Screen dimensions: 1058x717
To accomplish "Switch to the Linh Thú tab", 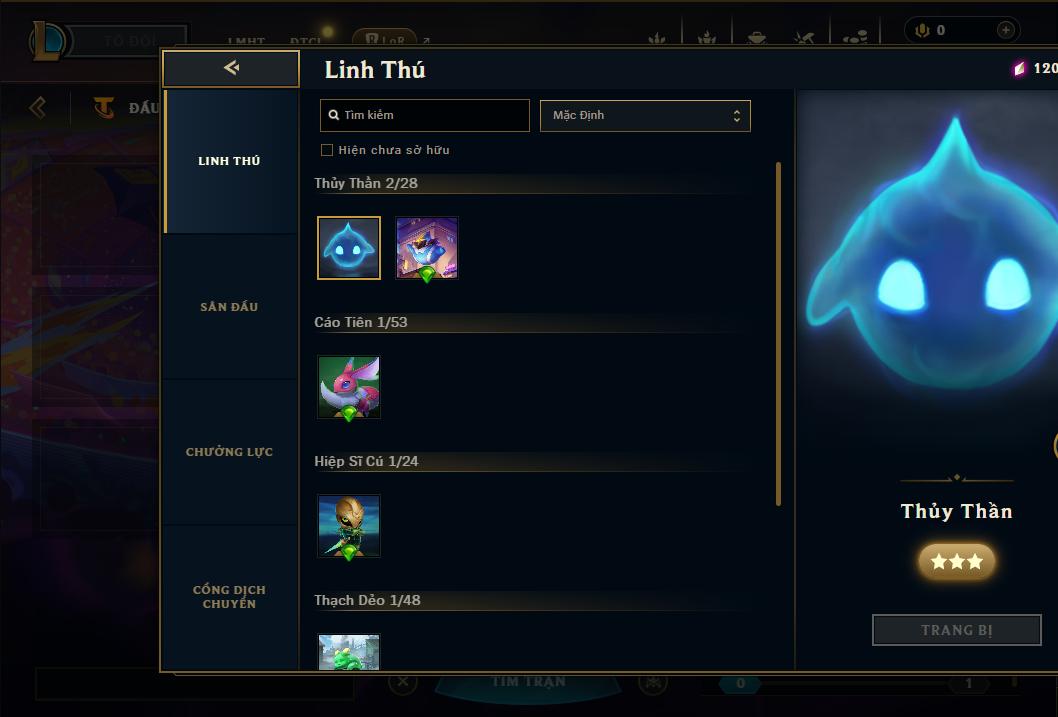I will 230,161.
